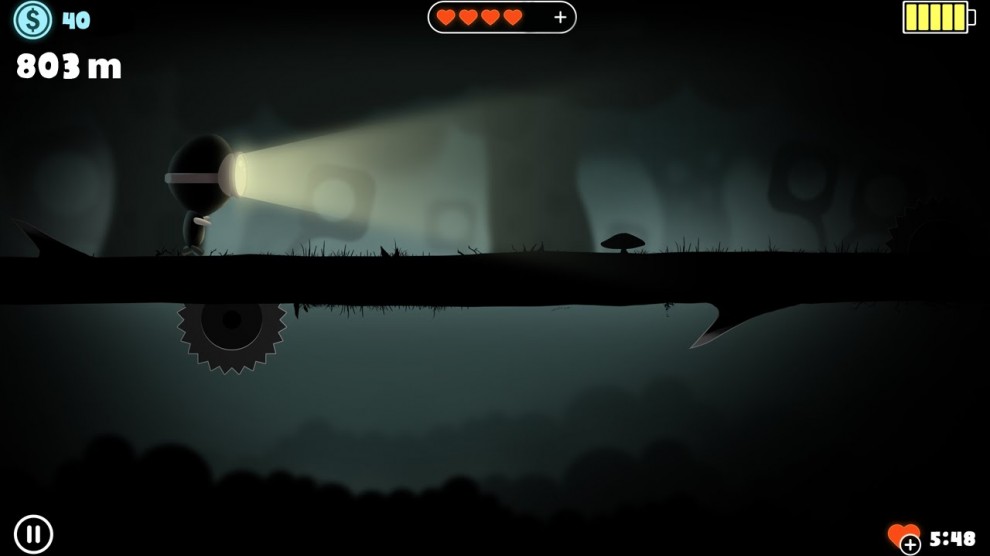The height and width of the screenshot is (556, 990).
Task: Add more hearts using the plus button
Action: [x=560, y=17]
